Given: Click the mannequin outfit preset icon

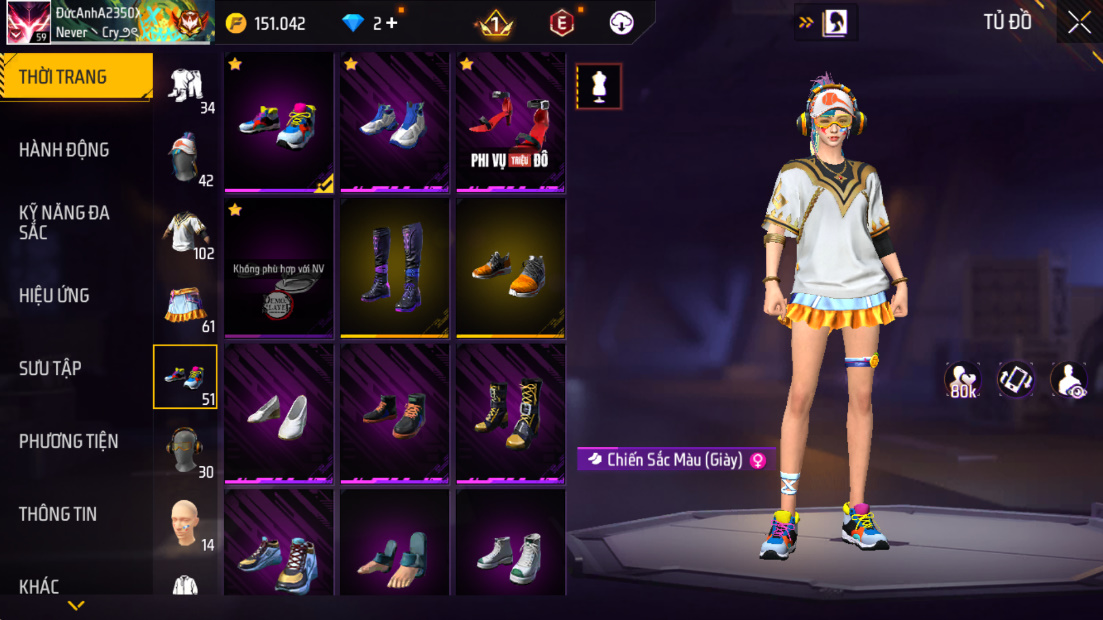Looking at the screenshot, I should [599, 86].
